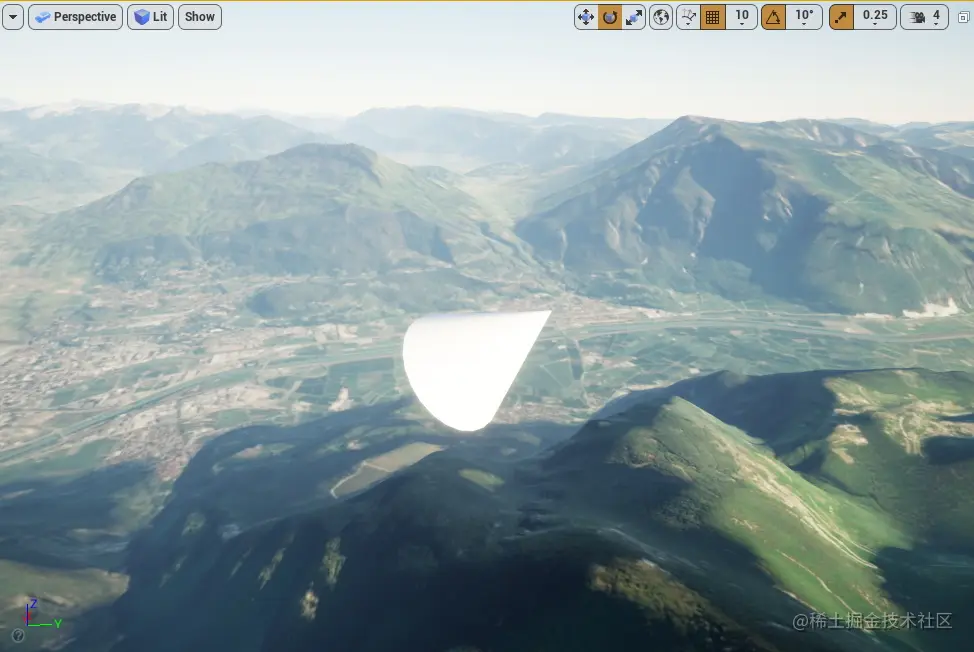Open the Perspective view mode menu

tap(75, 17)
